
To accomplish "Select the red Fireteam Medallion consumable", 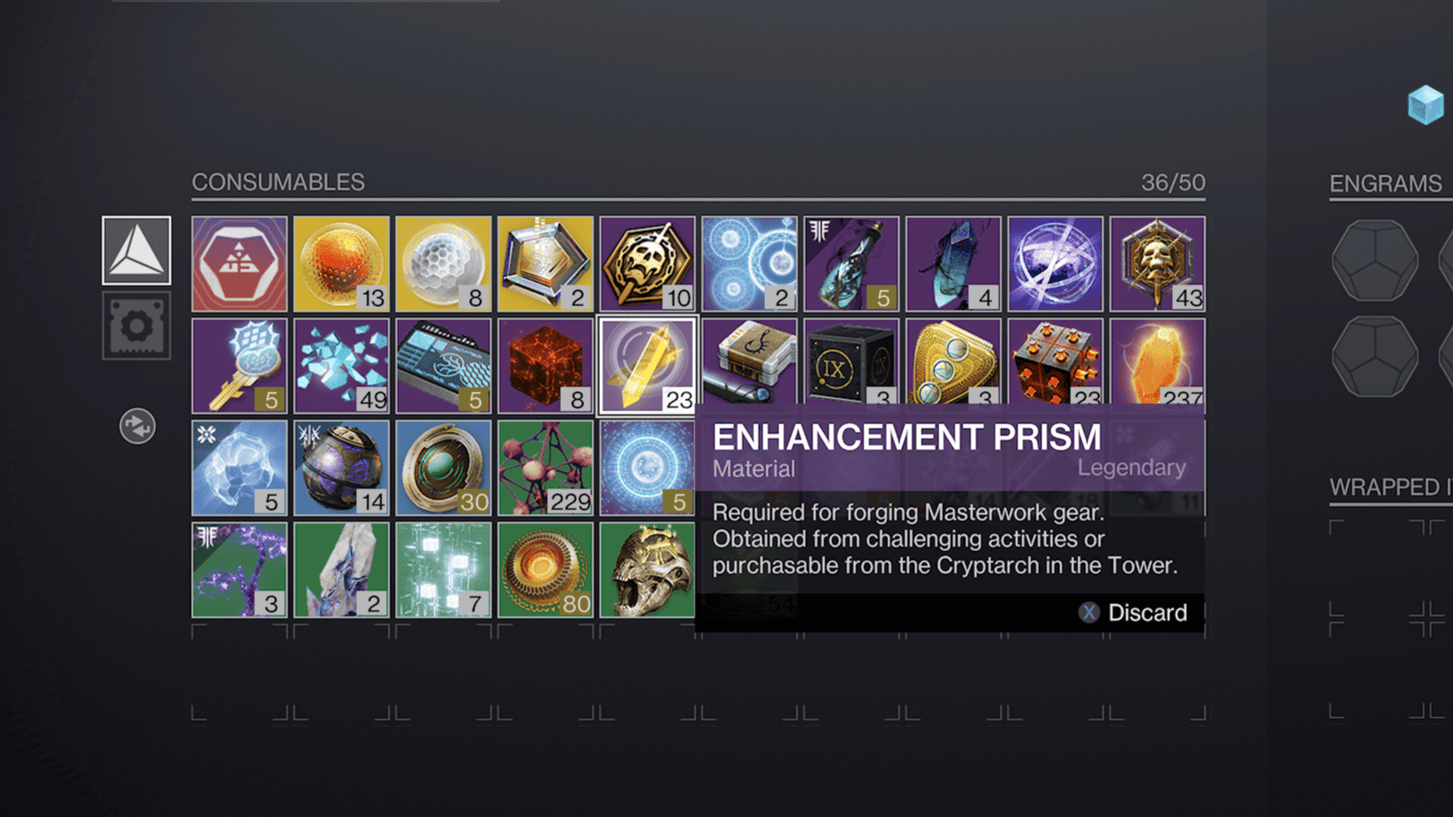I will [239, 263].
